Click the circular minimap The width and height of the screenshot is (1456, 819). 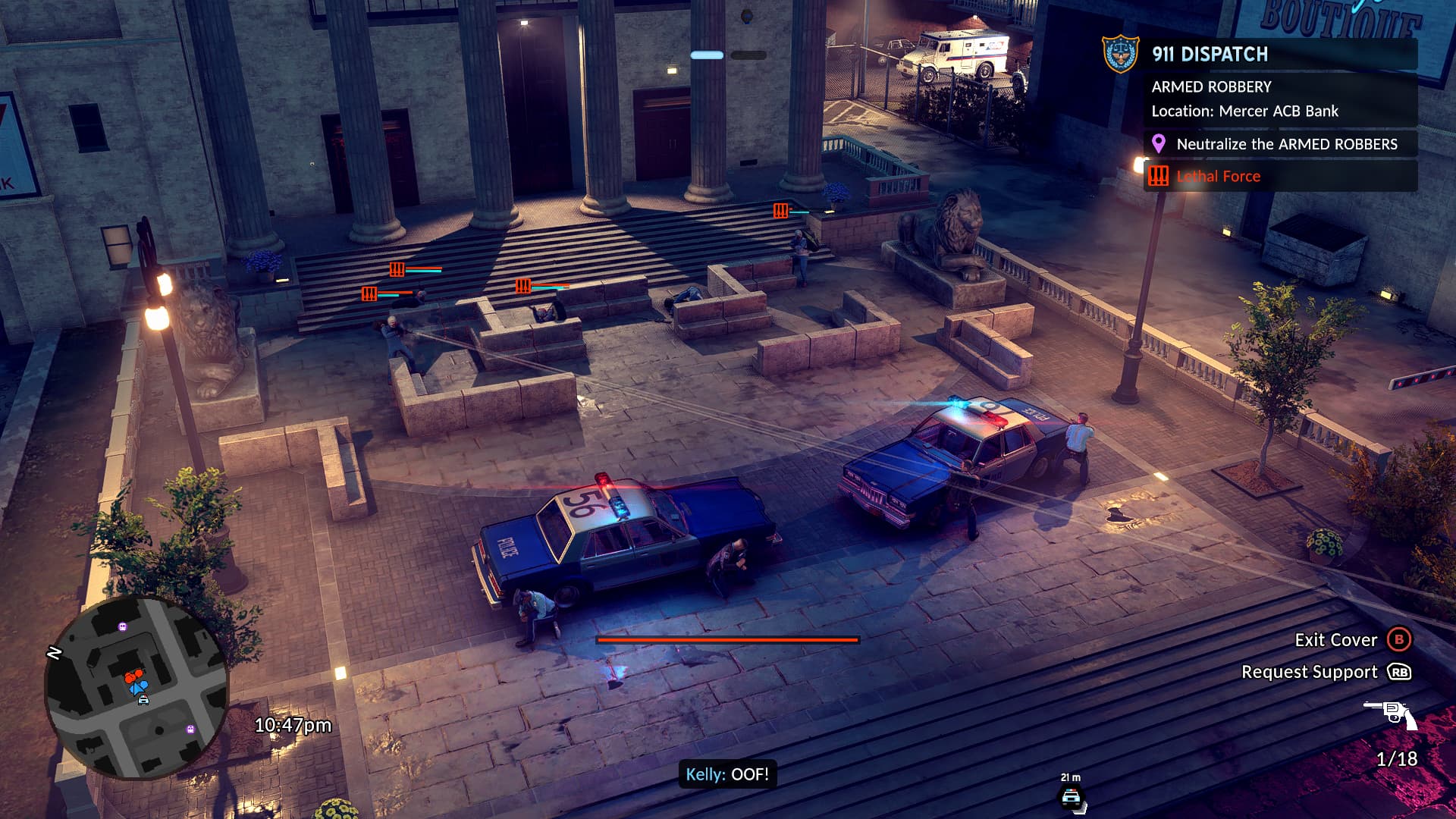[x=136, y=687]
